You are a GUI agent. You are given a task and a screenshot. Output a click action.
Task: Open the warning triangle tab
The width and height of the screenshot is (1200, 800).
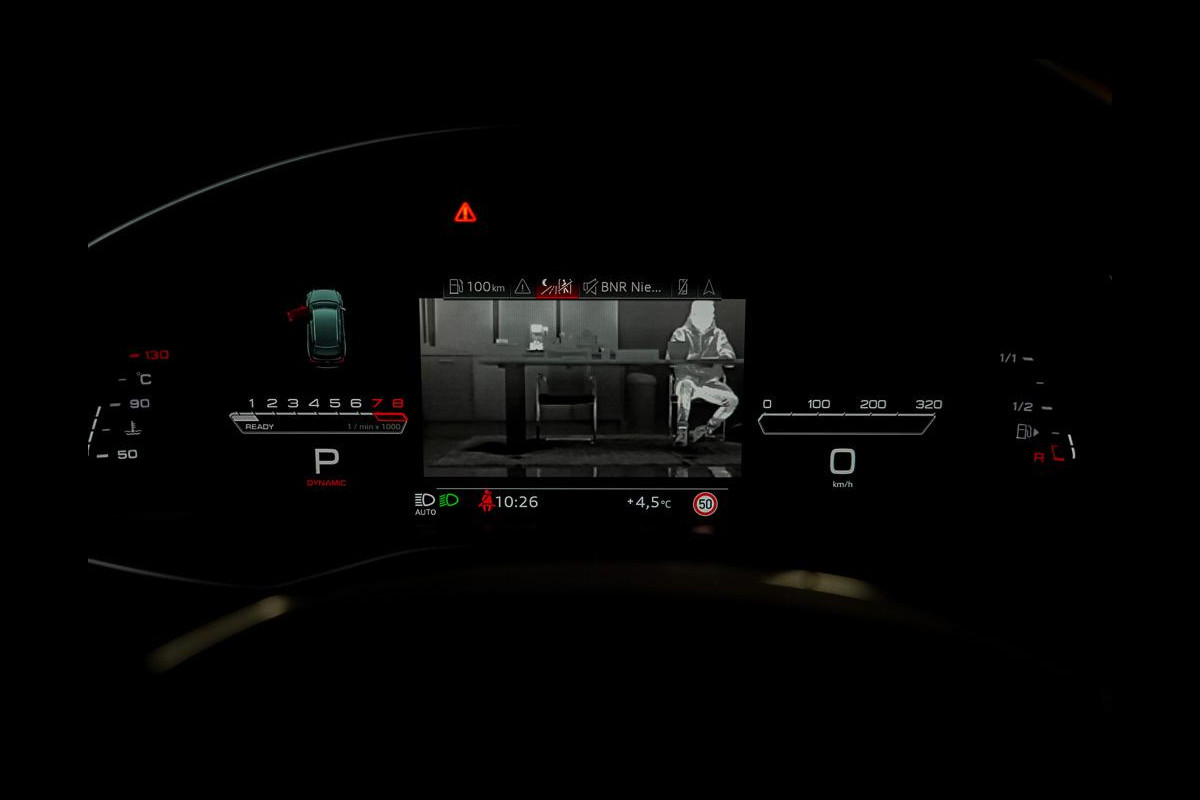523,287
